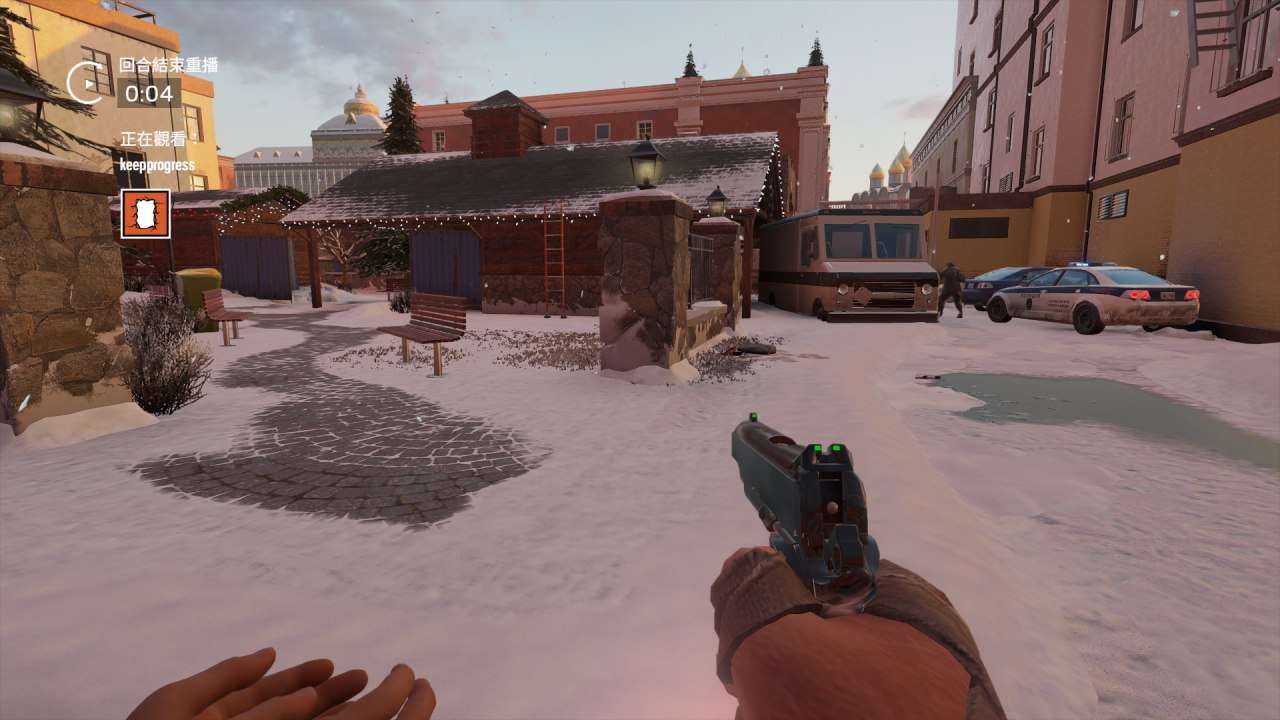Viewport: 1280px width, 720px height.
Task: Click the orange operator icon under keepprogress
Action: (x=145, y=214)
